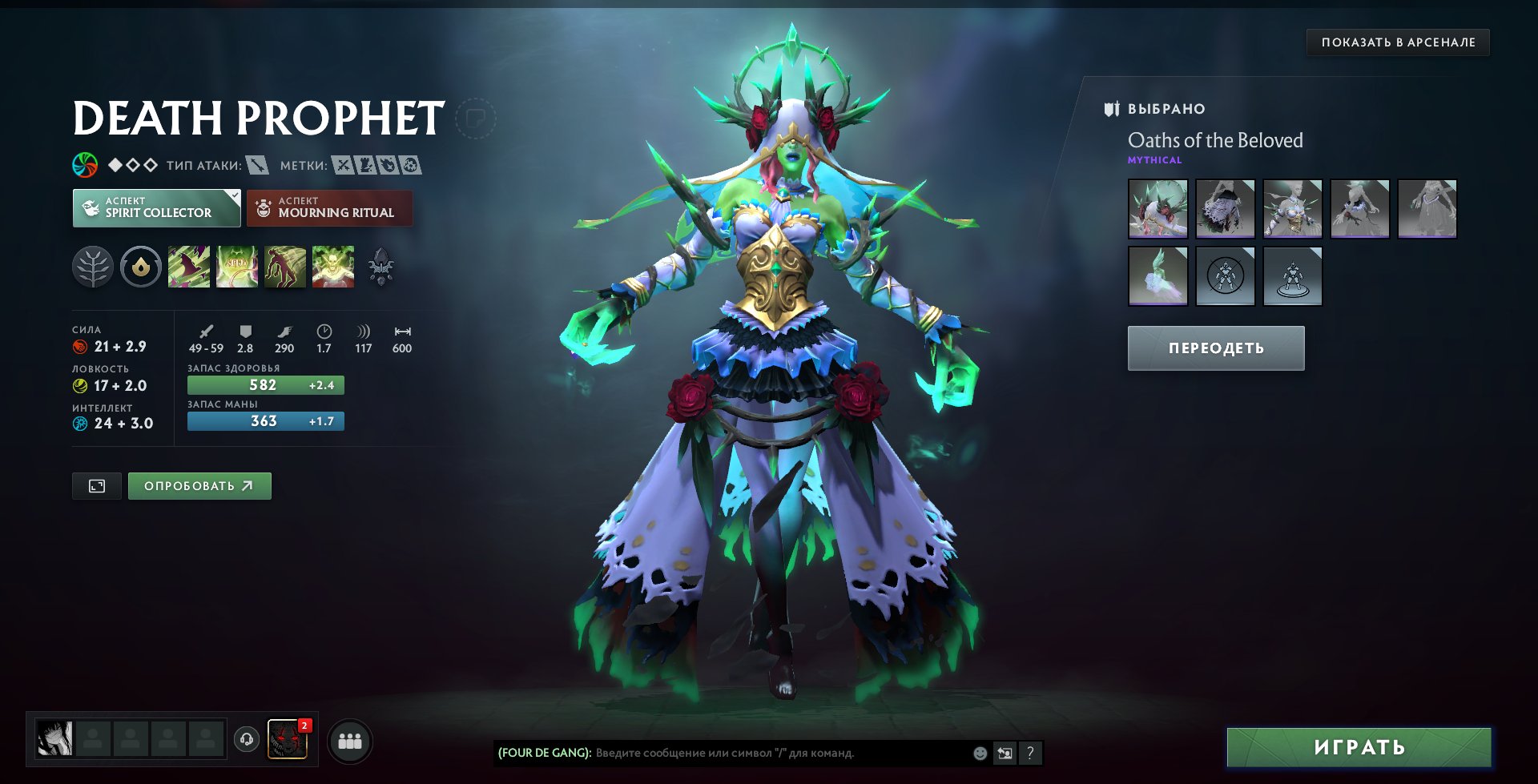Viewport: 1538px width, 784px height.
Task: Toggle the fullscreen model view button
Action: tap(97, 486)
